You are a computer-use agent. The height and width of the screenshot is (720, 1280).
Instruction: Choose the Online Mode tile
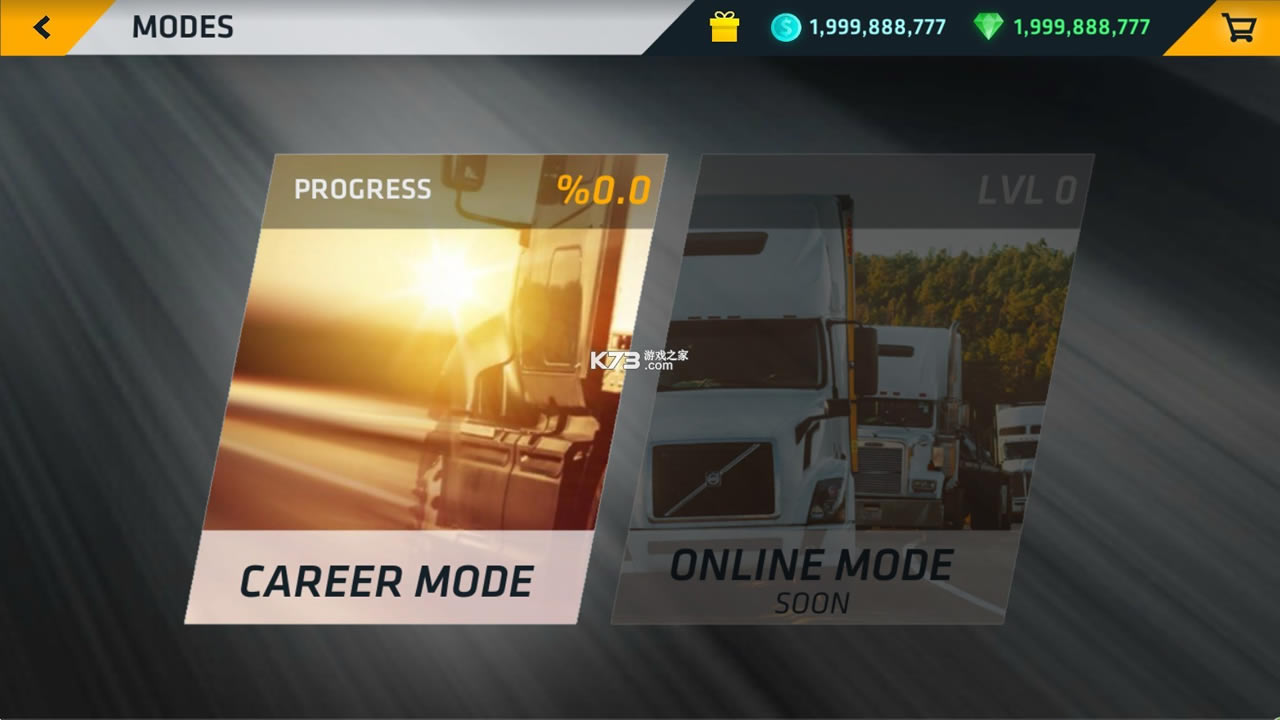tap(850, 390)
